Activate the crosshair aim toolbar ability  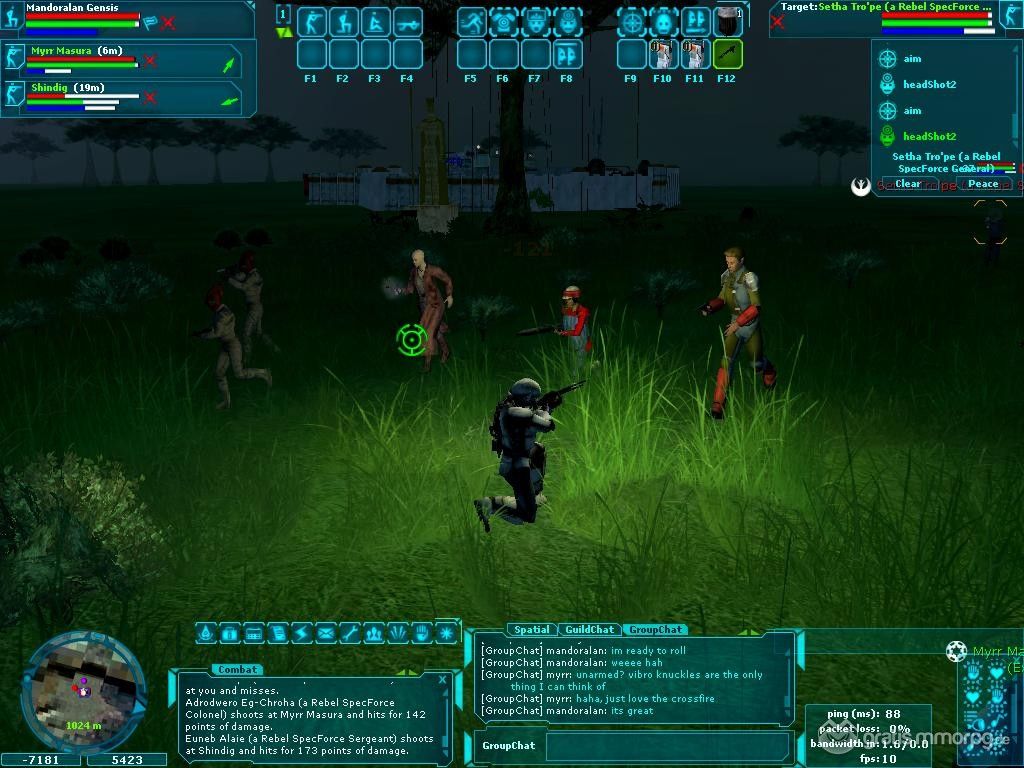click(632, 21)
